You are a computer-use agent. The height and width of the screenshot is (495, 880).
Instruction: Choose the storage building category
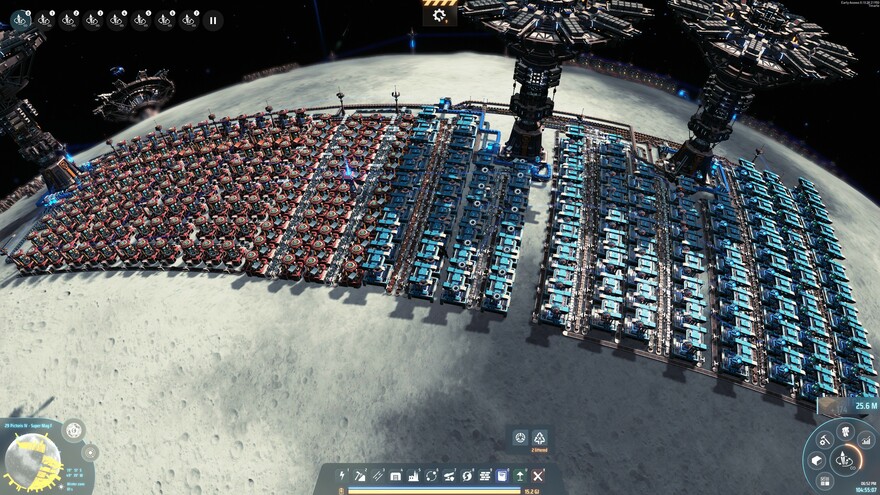(x=396, y=476)
